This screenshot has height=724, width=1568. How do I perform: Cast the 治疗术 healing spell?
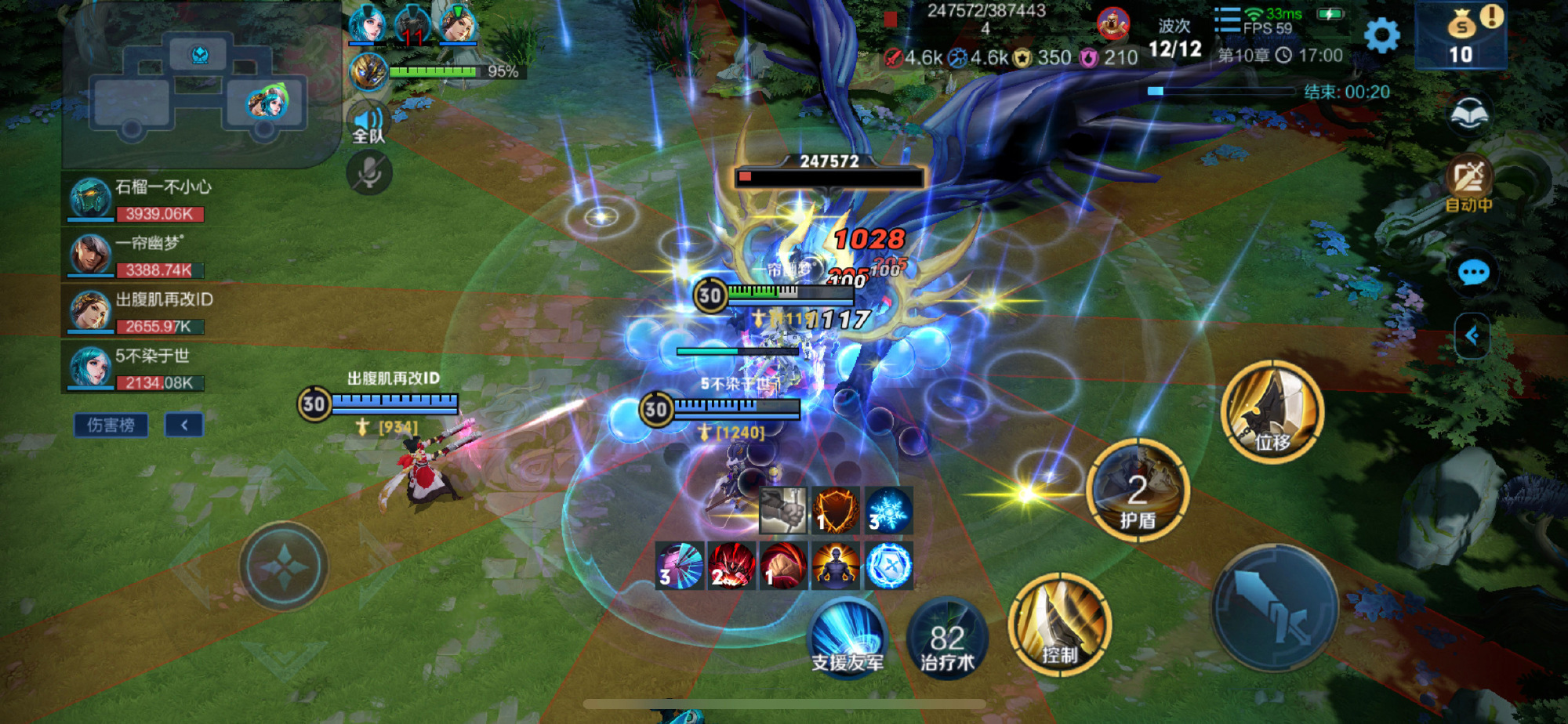click(947, 638)
